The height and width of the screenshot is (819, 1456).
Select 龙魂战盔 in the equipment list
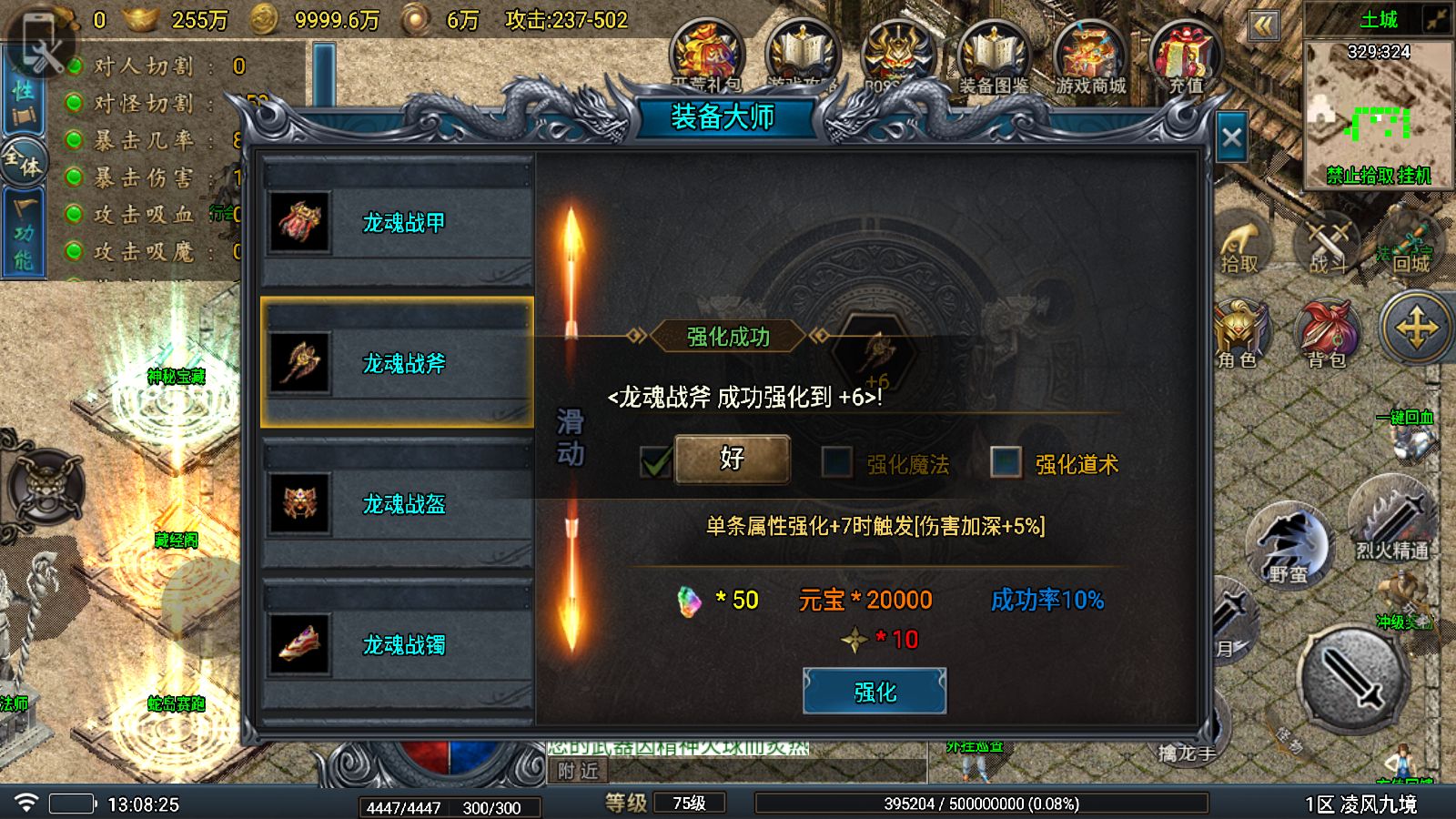click(x=398, y=505)
